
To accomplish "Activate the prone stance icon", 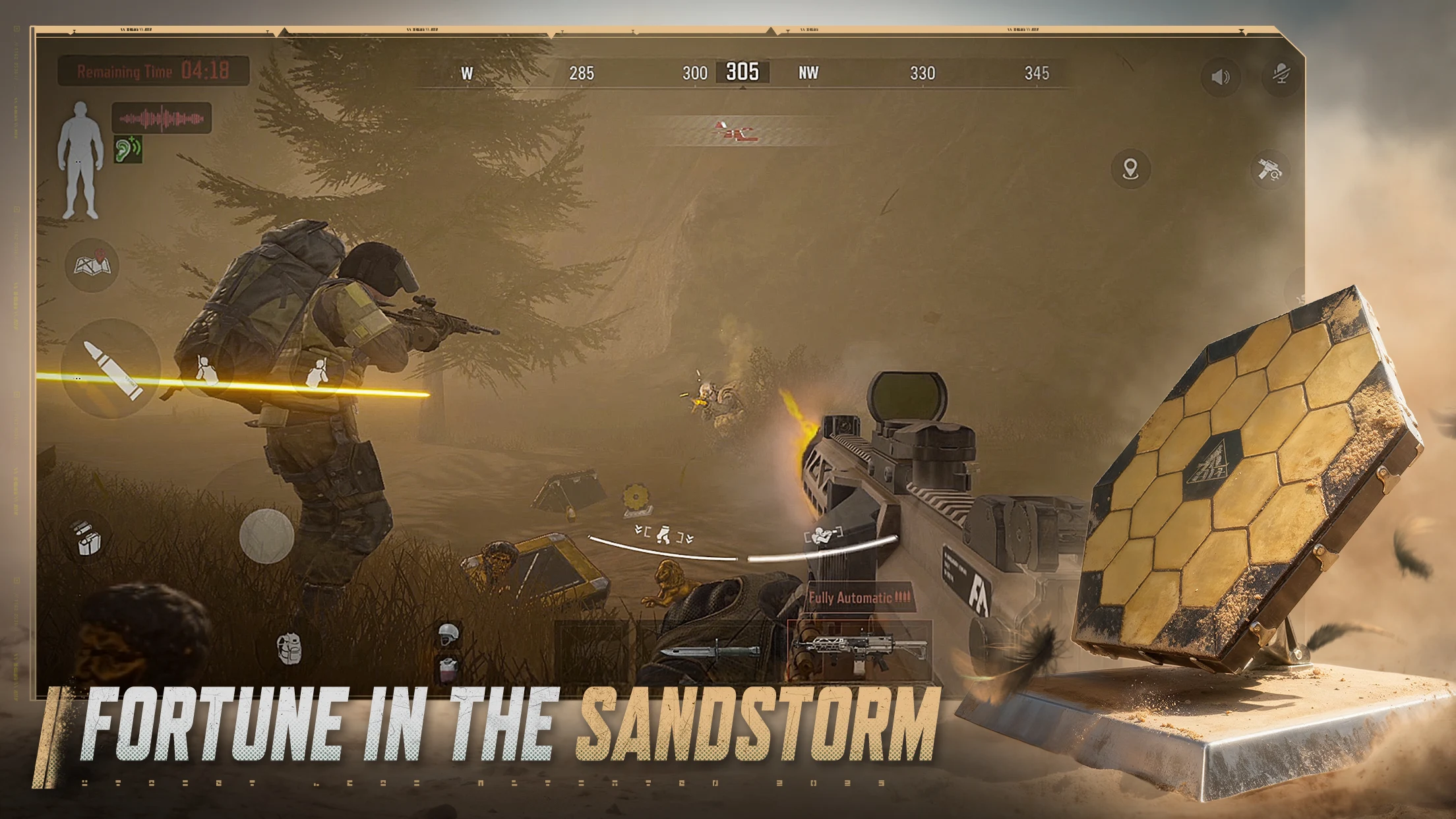I will pyautogui.click(x=823, y=535).
